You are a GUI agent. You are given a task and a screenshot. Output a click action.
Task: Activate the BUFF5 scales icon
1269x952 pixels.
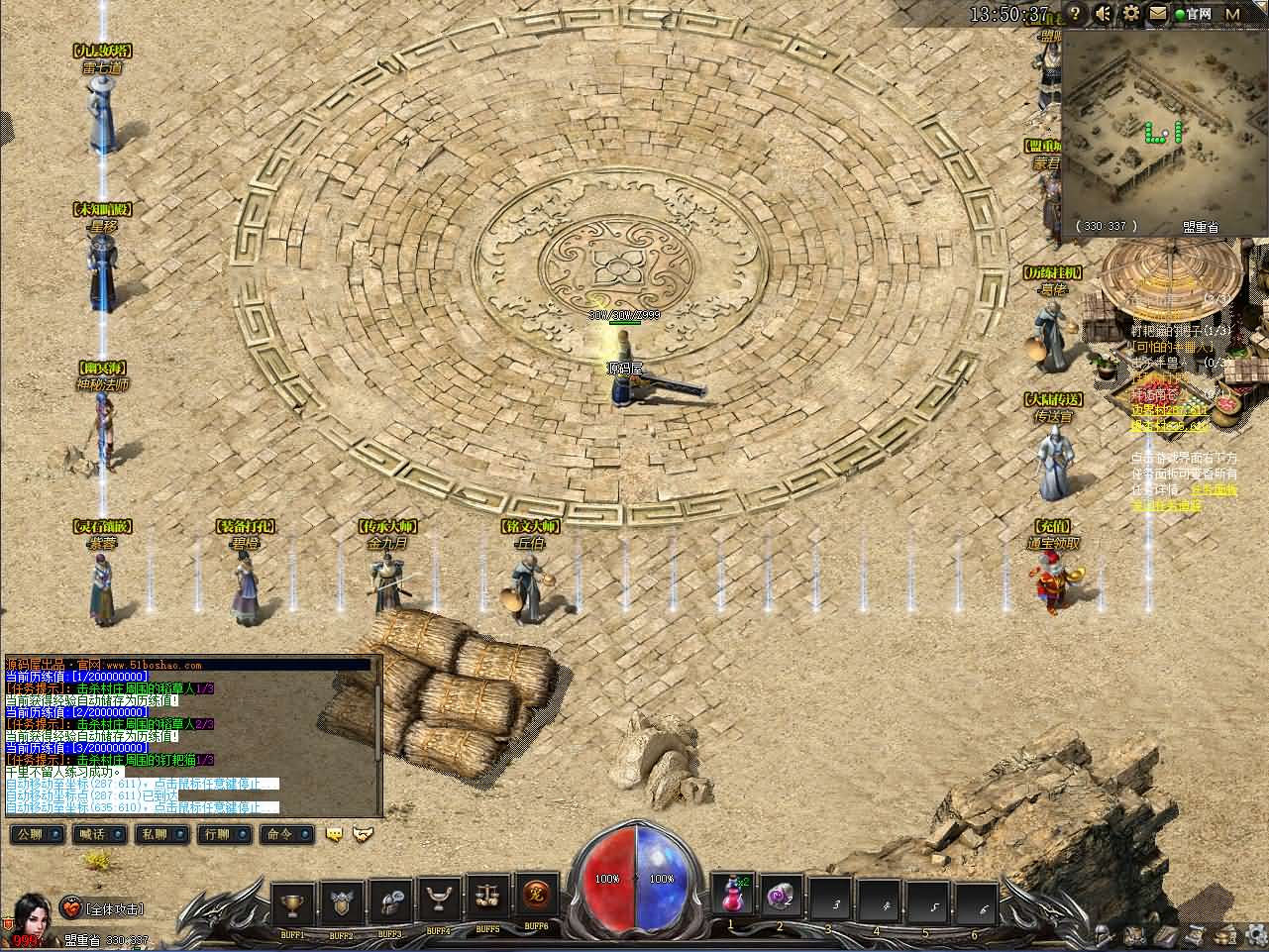486,898
